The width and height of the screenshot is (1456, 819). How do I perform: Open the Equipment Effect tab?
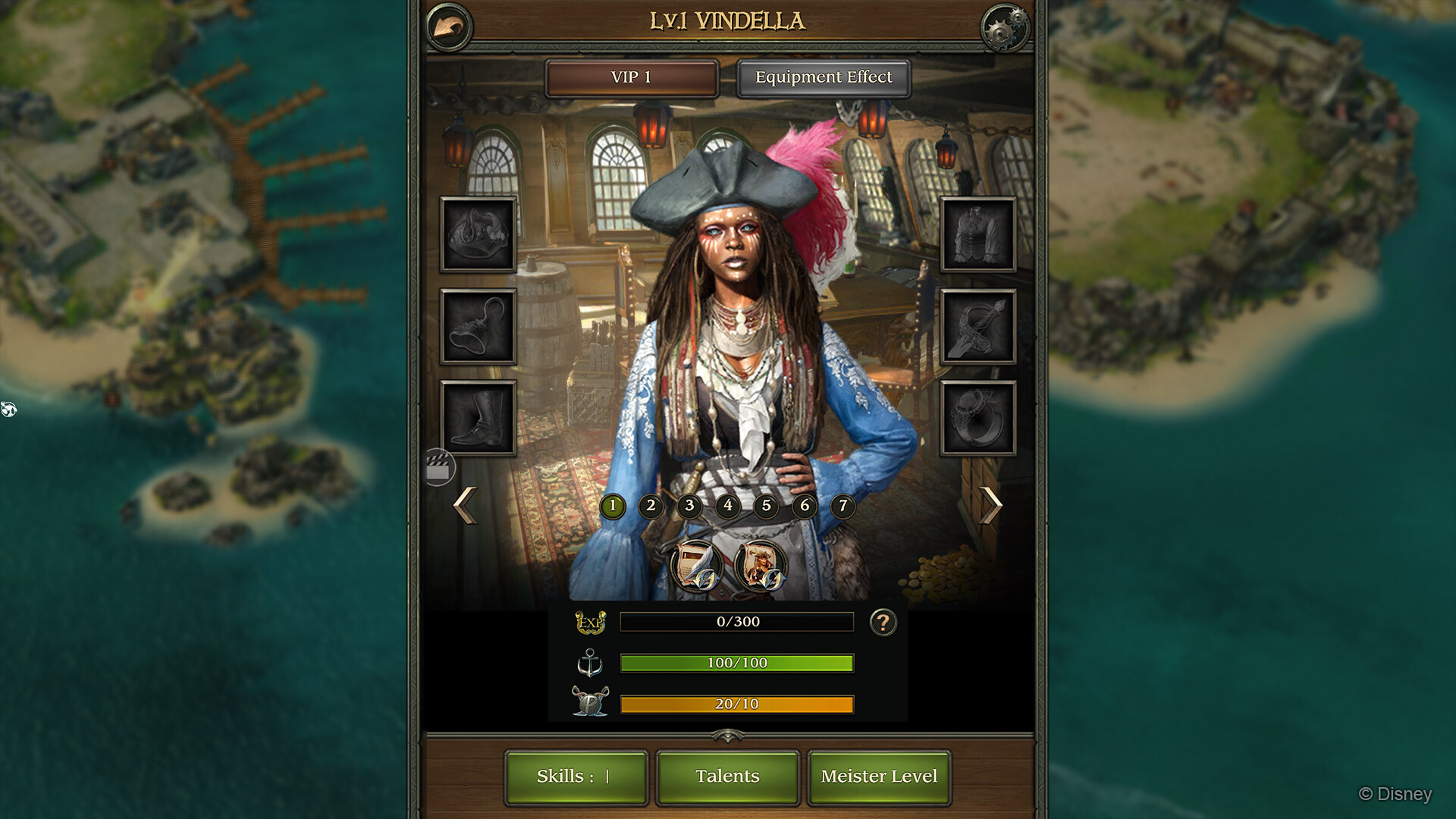823,77
